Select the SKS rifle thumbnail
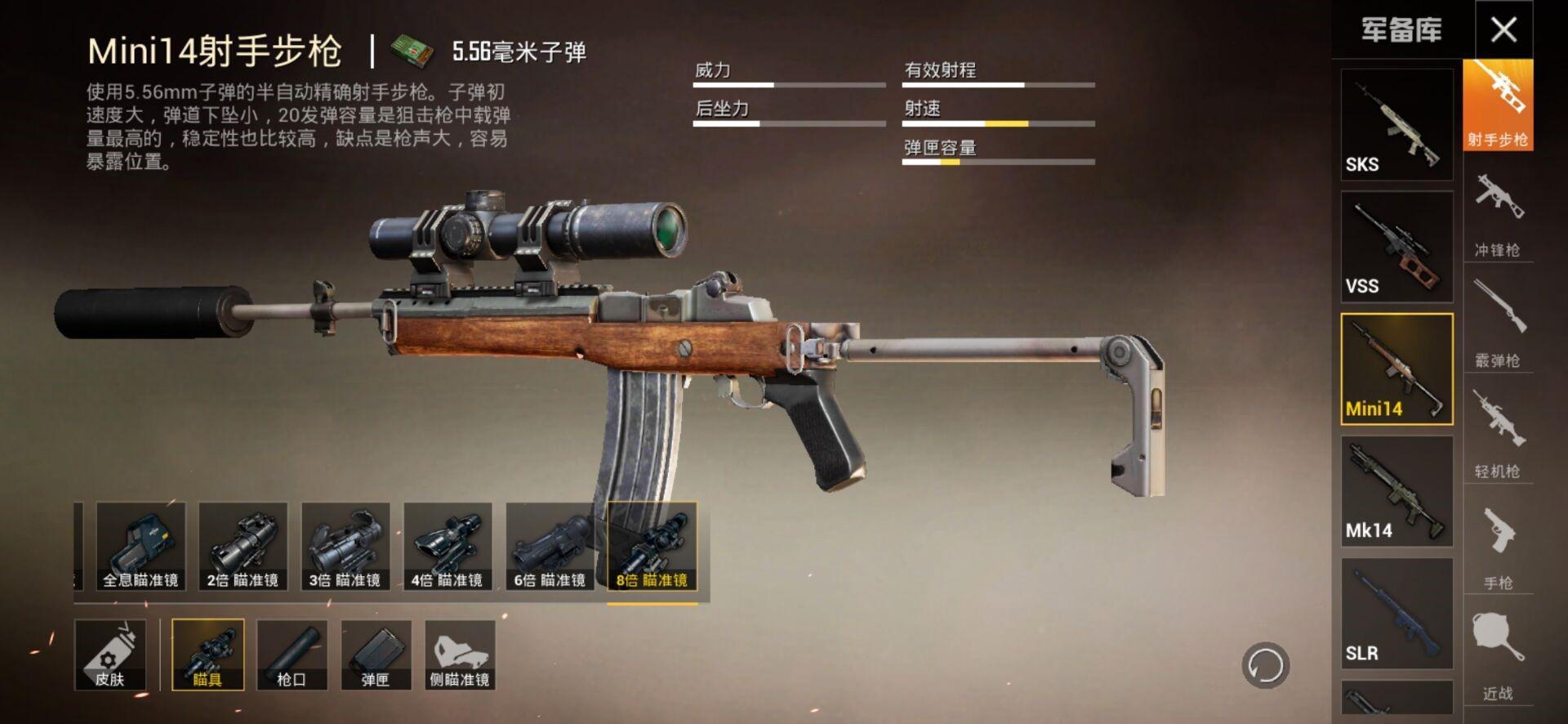1568x724 pixels. [1396, 125]
